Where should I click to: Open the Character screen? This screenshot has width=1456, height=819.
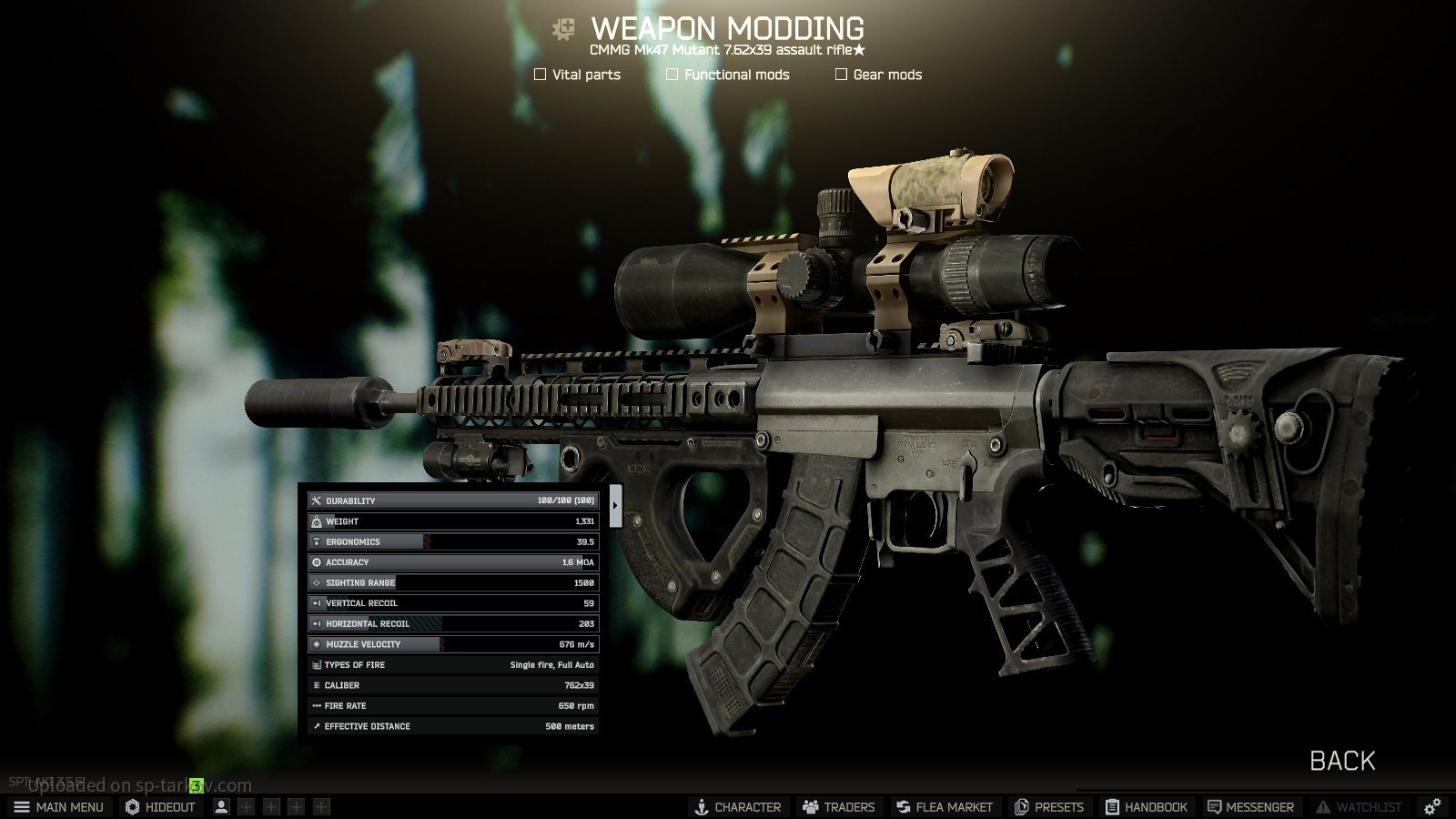click(737, 807)
